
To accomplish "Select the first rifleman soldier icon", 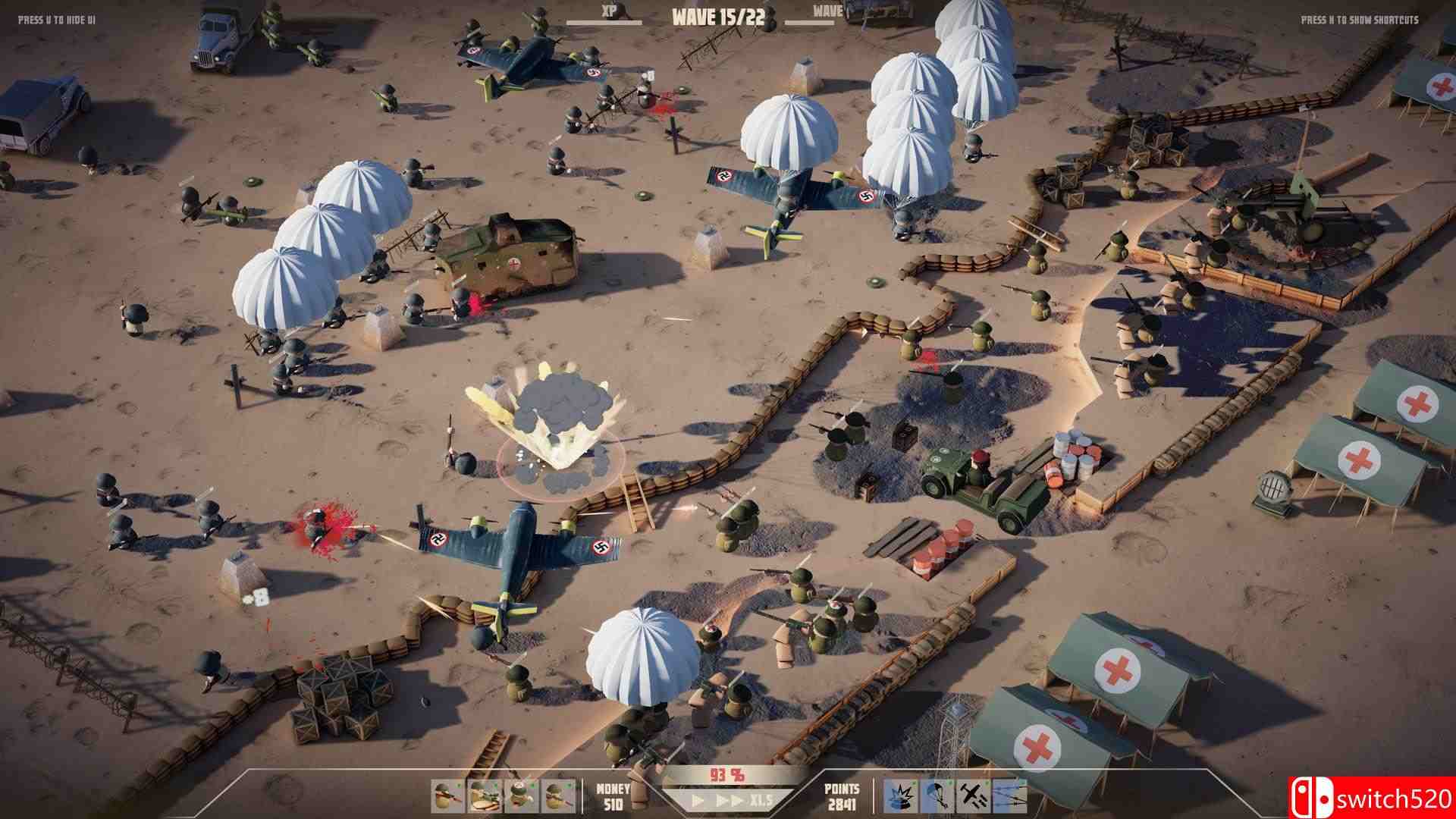I will click(x=447, y=796).
